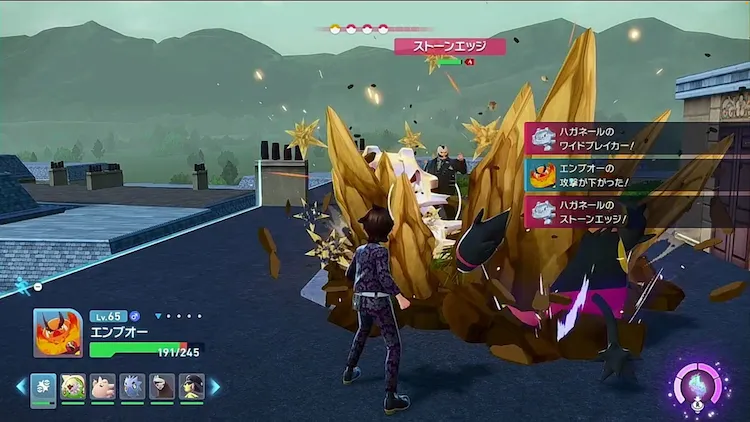Image resolution: width=750 pixels, height=422 pixels.
Task: Choose the pink Clefable party slot
Action: [102, 386]
